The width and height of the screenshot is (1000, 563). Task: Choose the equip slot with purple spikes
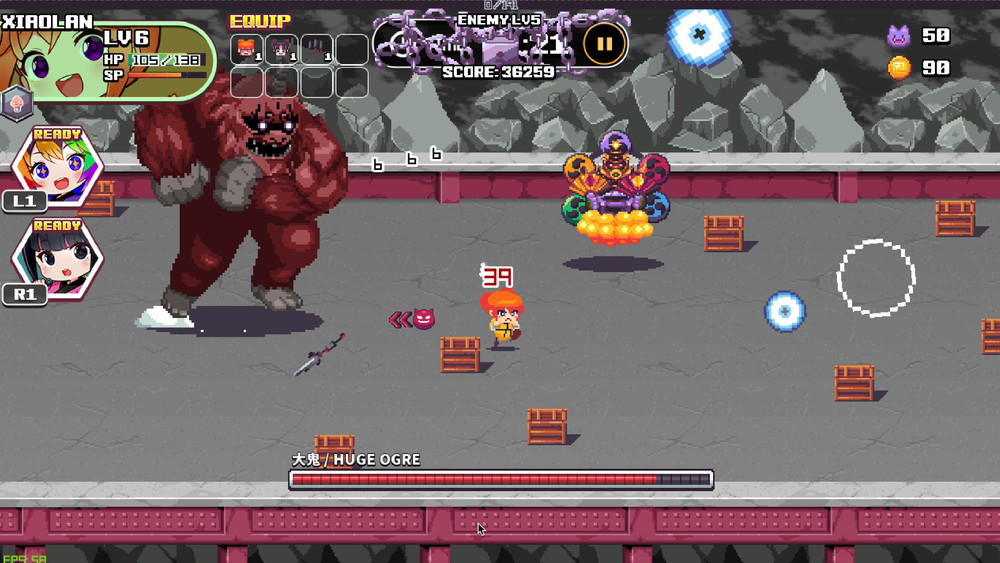point(316,49)
